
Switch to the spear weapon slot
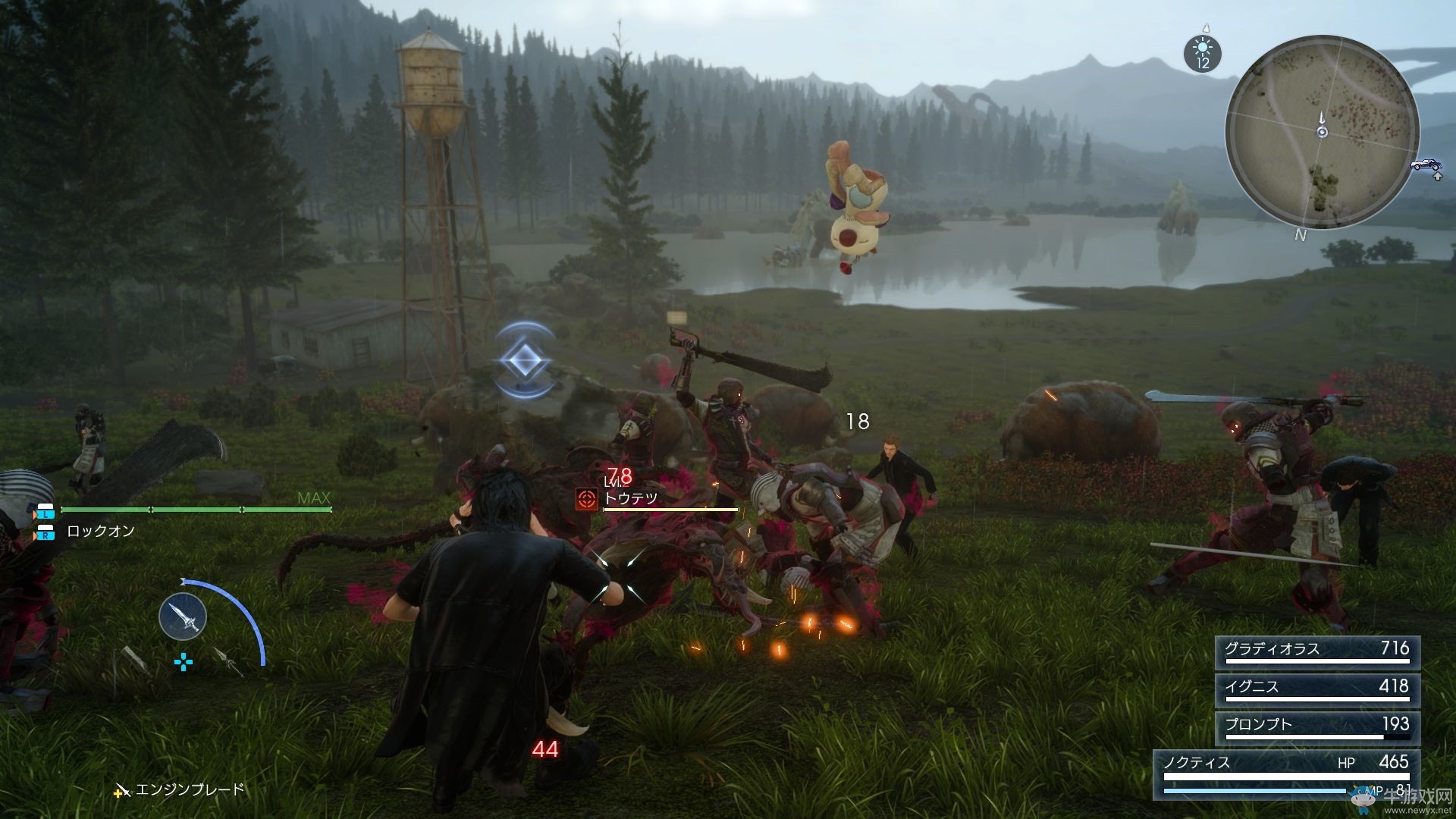pos(228,661)
